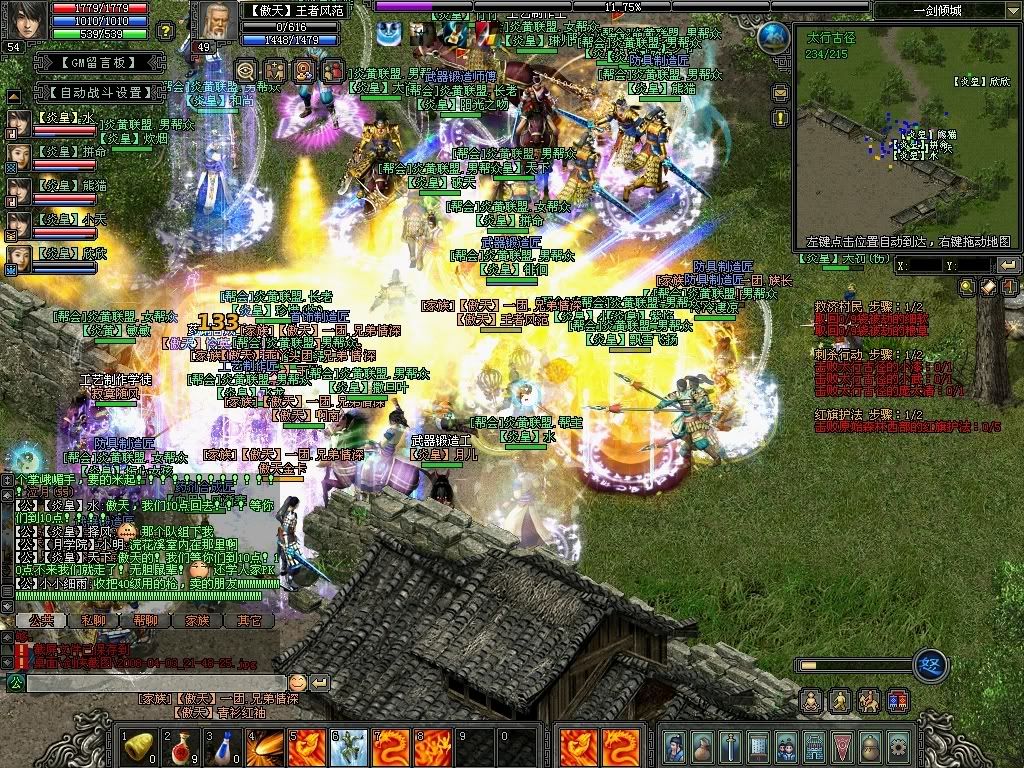Click the yellow question mark help icon
The image size is (1024, 768).
[166, 31]
